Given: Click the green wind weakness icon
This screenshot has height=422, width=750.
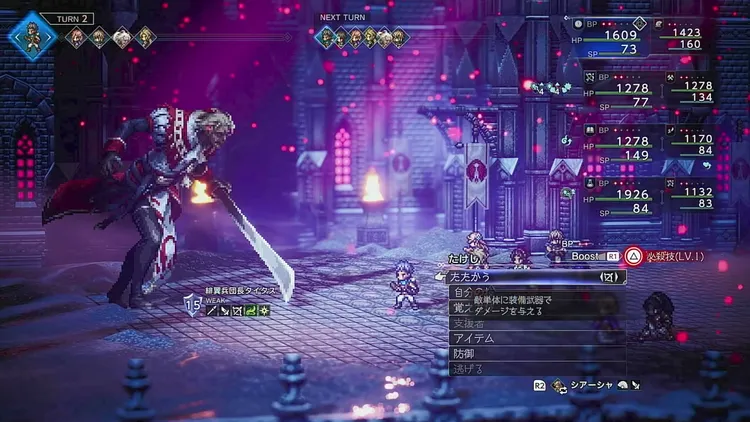Looking at the screenshot, I should (x=251, y=311).
